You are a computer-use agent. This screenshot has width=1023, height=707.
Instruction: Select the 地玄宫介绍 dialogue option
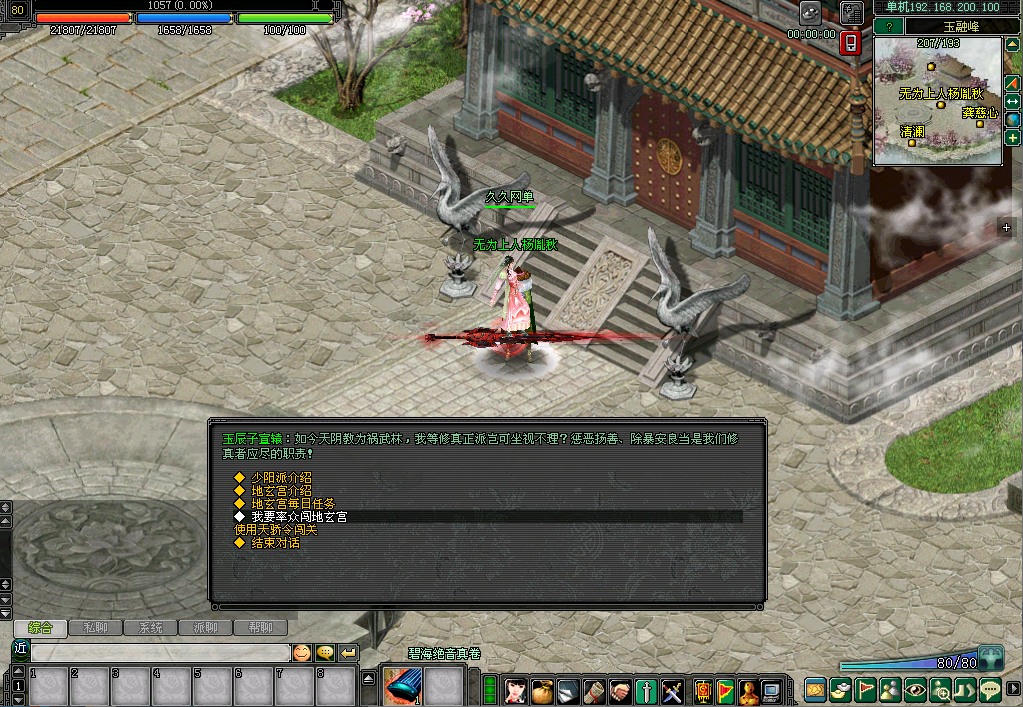click(x=280, y=491)
